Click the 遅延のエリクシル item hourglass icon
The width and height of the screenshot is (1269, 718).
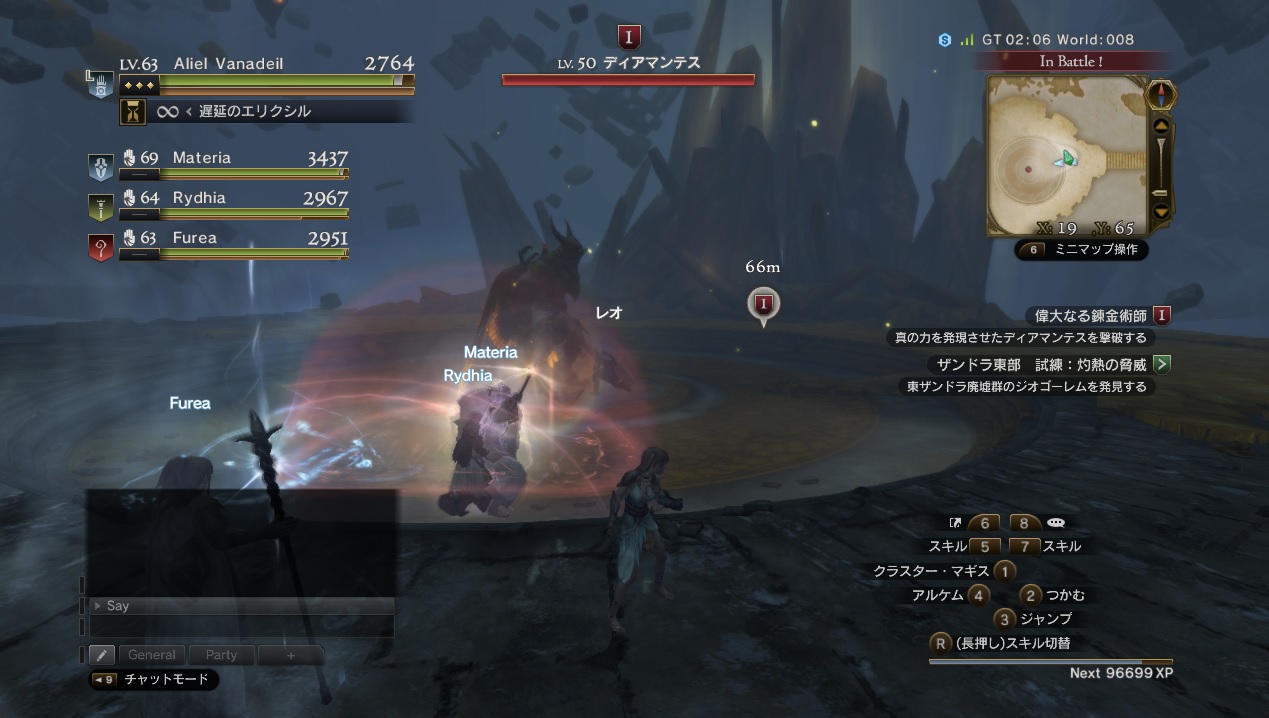pyautogui.click(x=132, y=112)
